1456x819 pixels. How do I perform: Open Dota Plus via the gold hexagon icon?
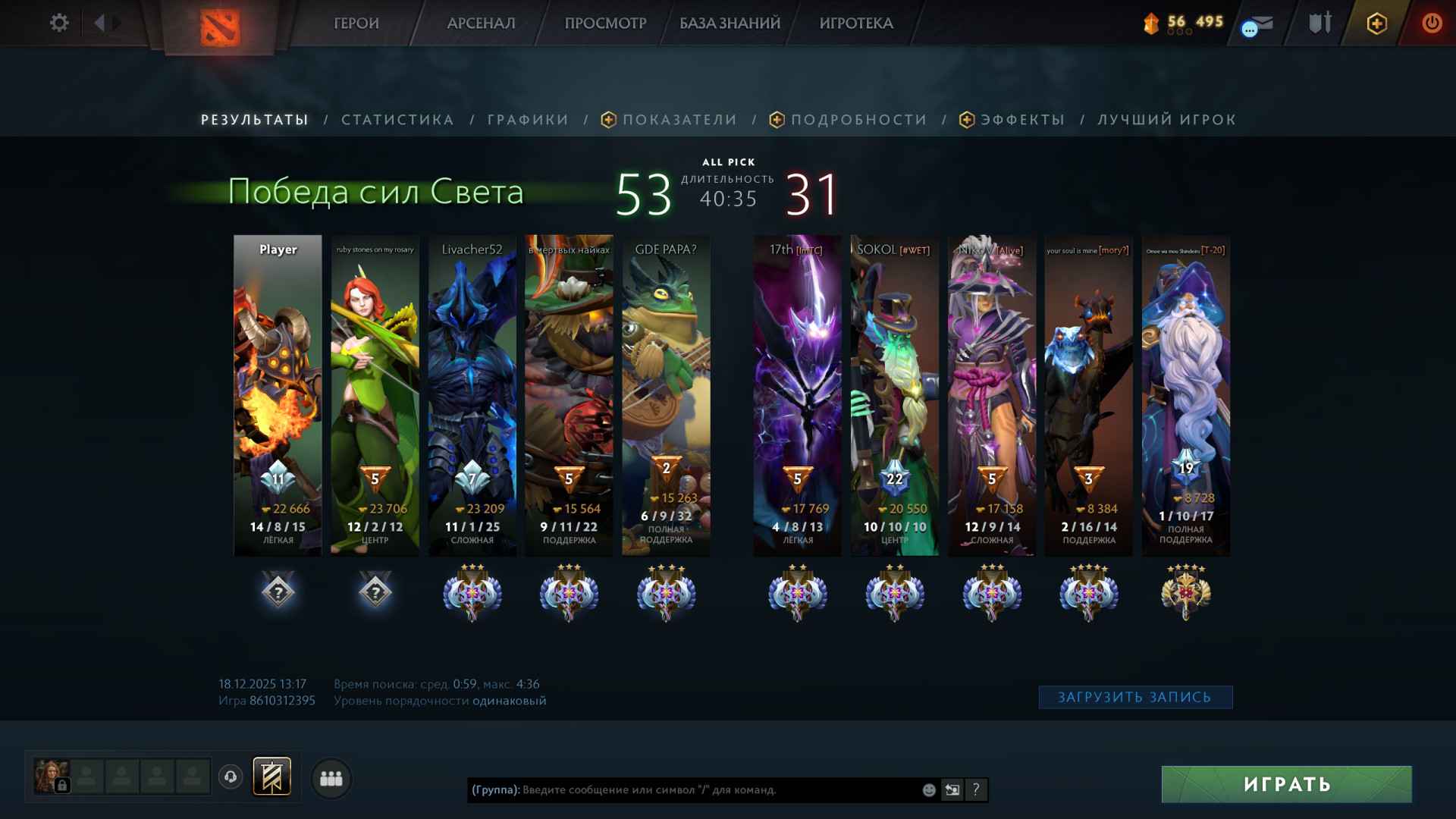1378,23
